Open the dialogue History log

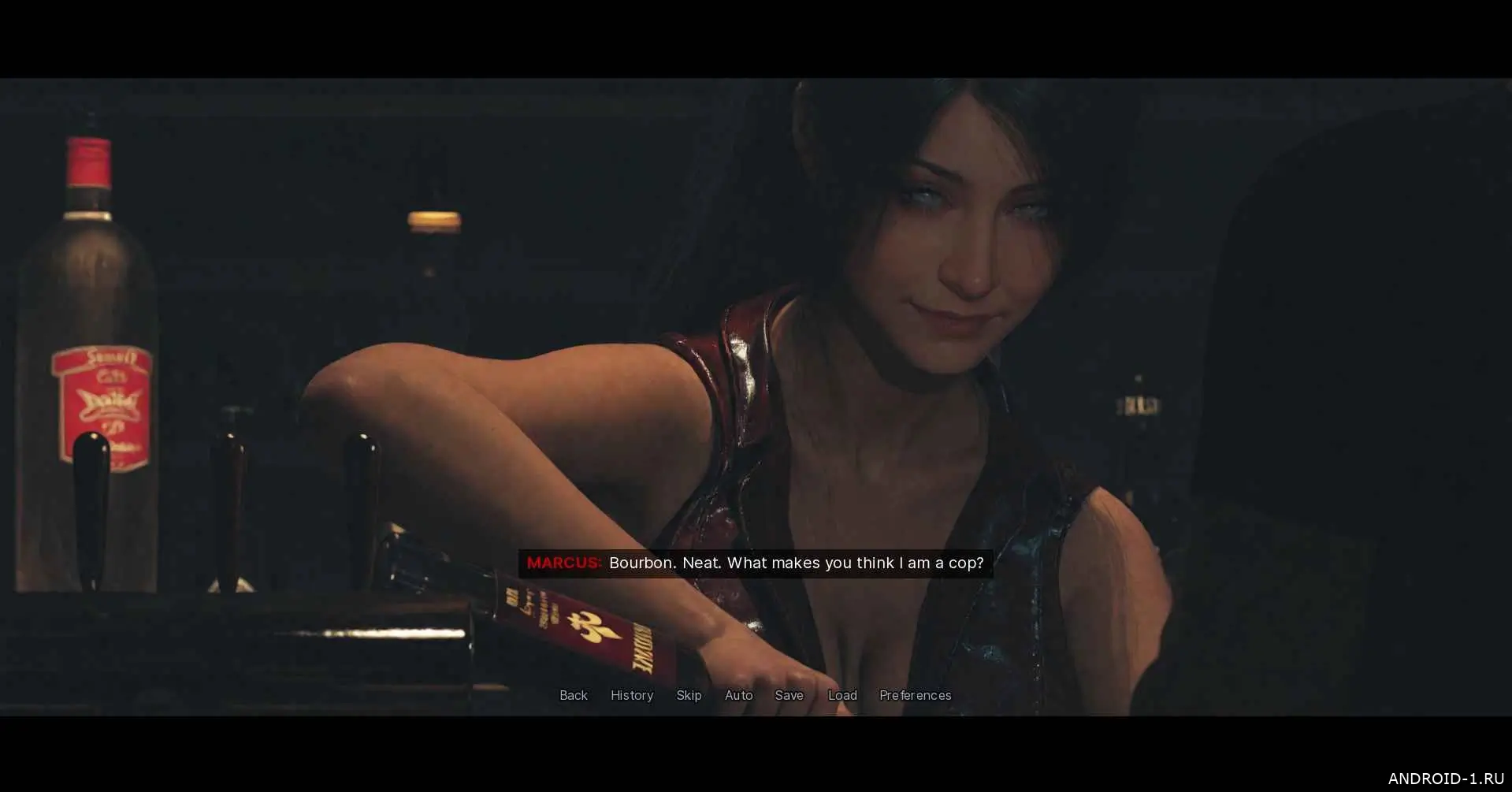pos(632,695)
